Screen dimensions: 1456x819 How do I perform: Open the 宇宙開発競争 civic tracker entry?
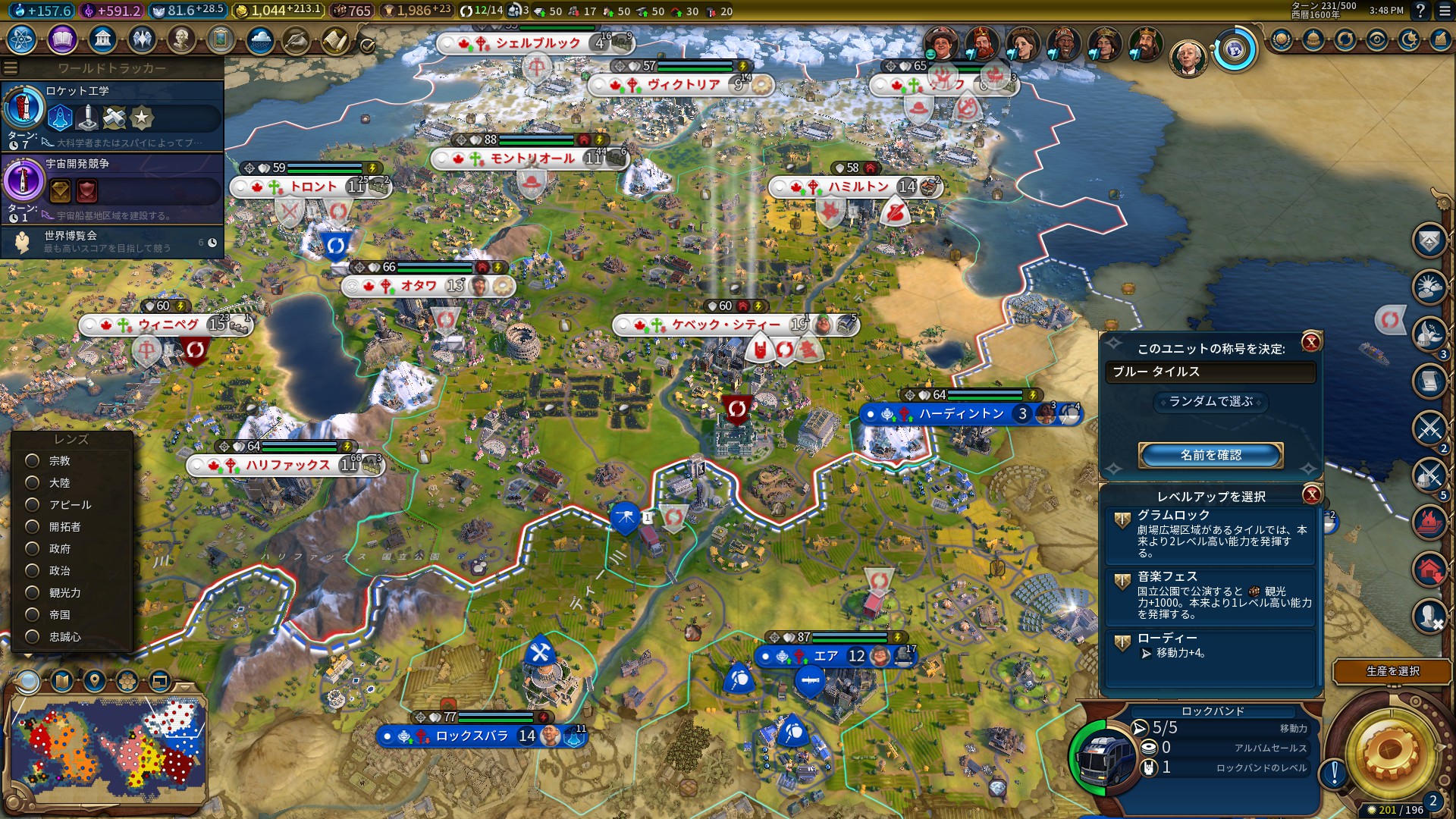[114, 187]
